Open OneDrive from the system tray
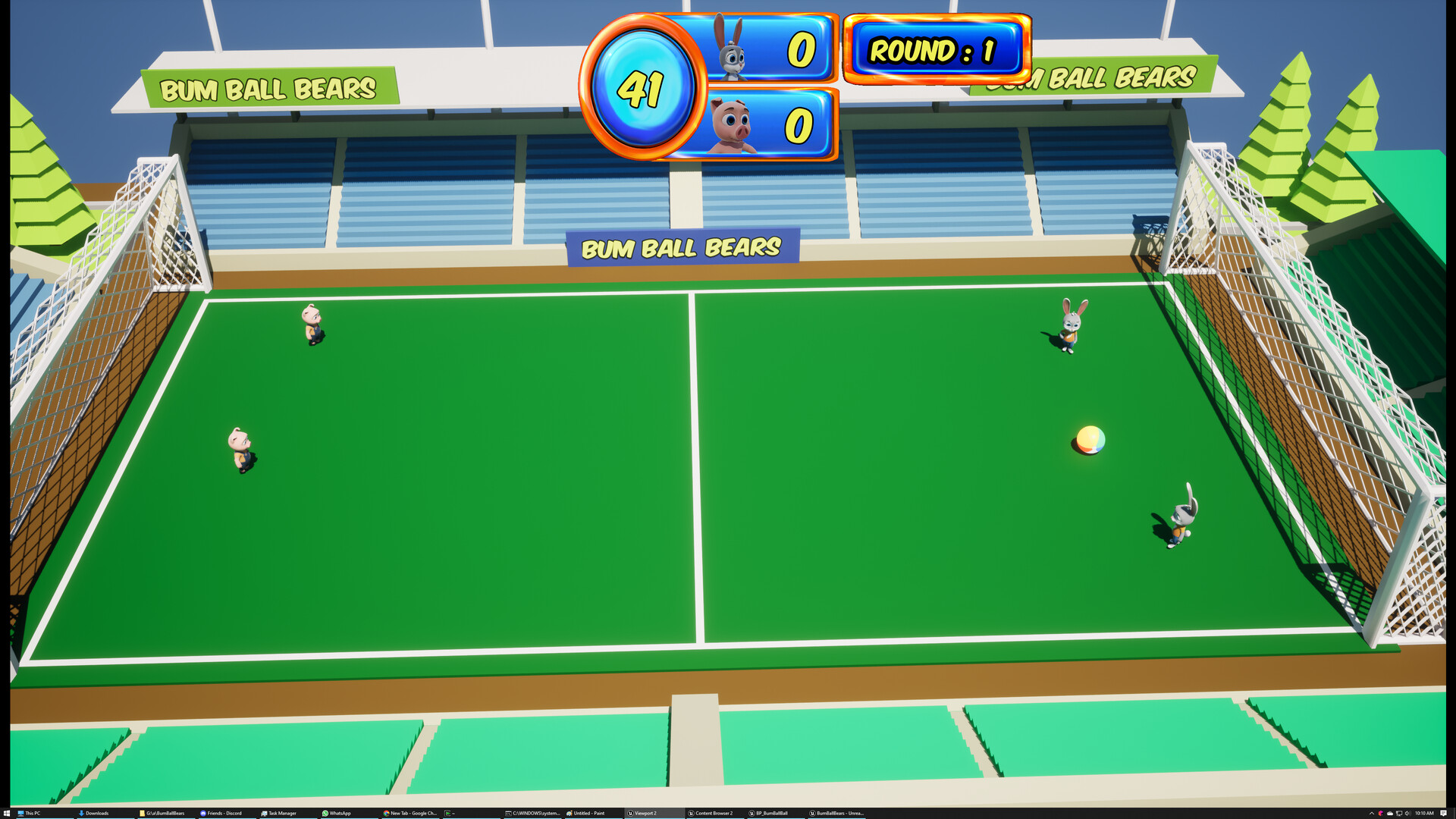Viewport: 1456px width, 819px height. point(1389,812)
